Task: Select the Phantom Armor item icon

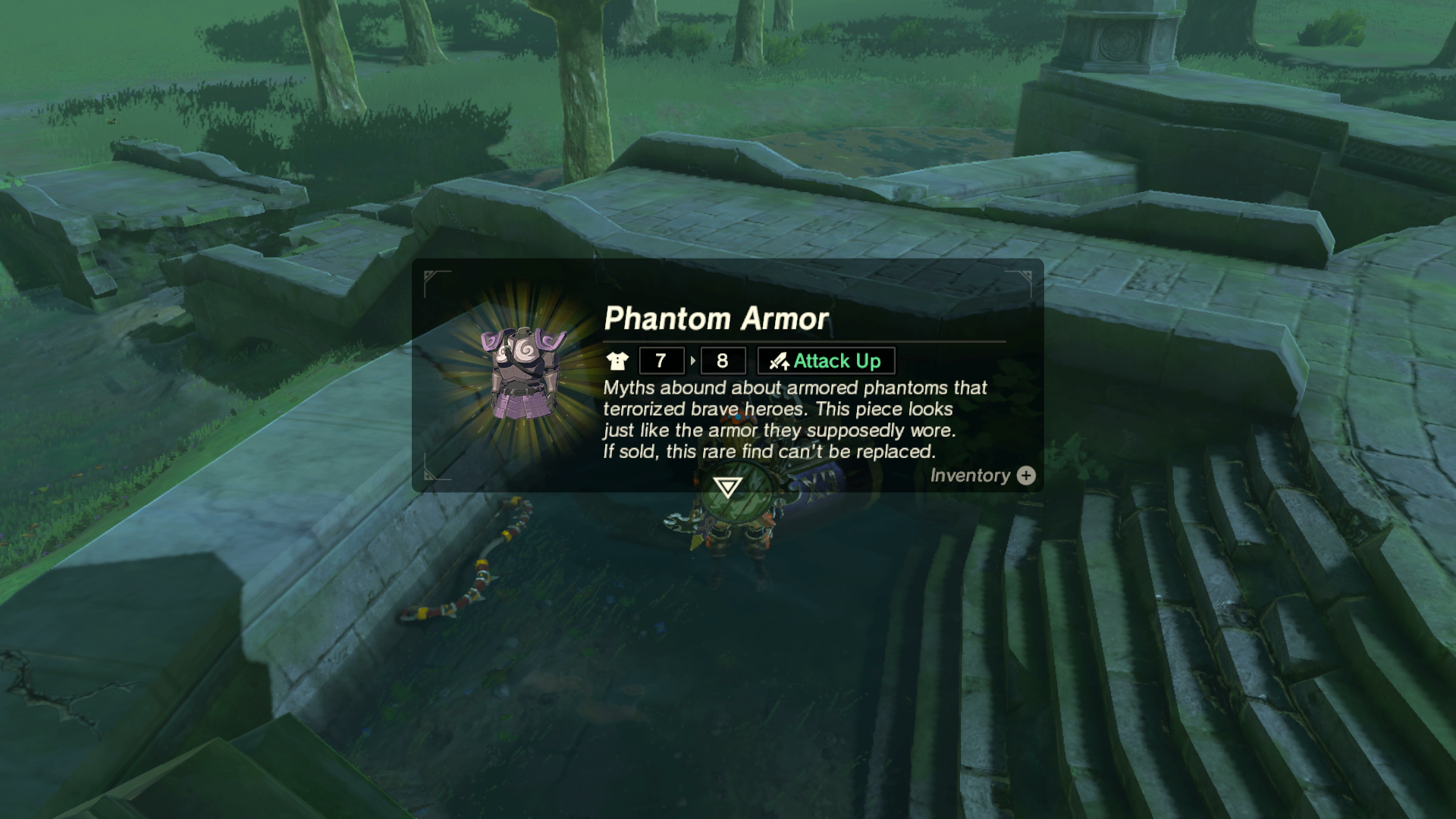Action: (522, 373)
